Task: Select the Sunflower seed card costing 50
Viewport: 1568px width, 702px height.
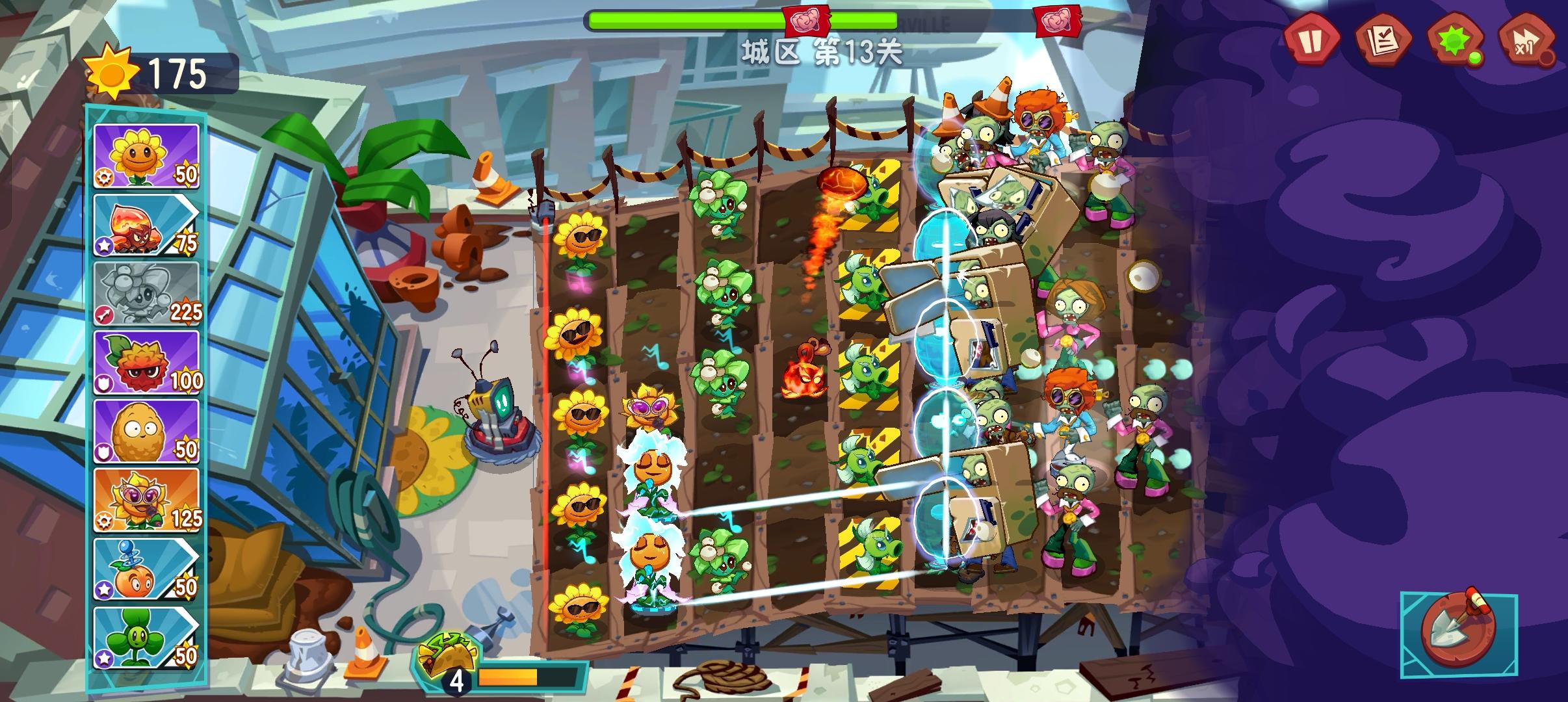Action: (x=147, y=157)
